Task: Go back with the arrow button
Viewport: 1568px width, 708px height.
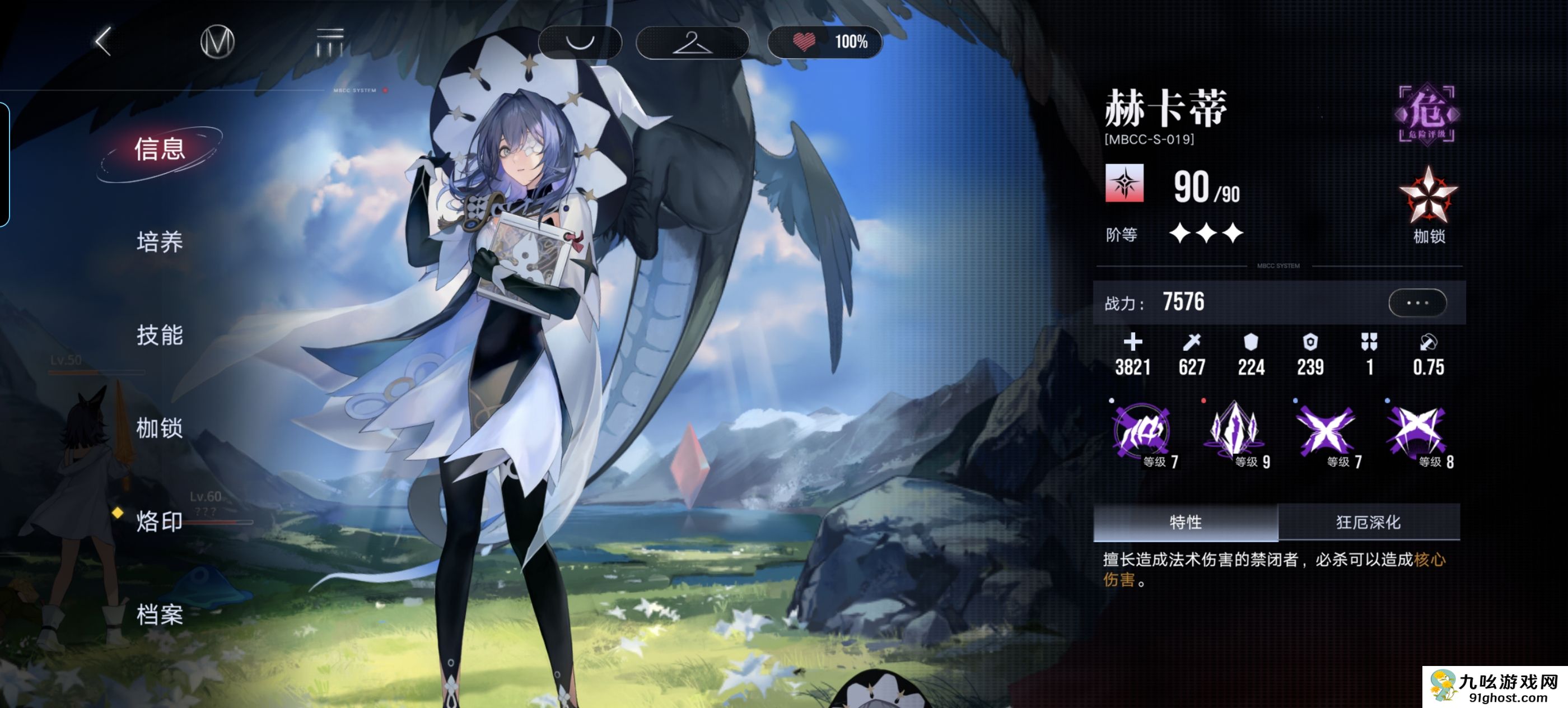Action: coord(104,41)
